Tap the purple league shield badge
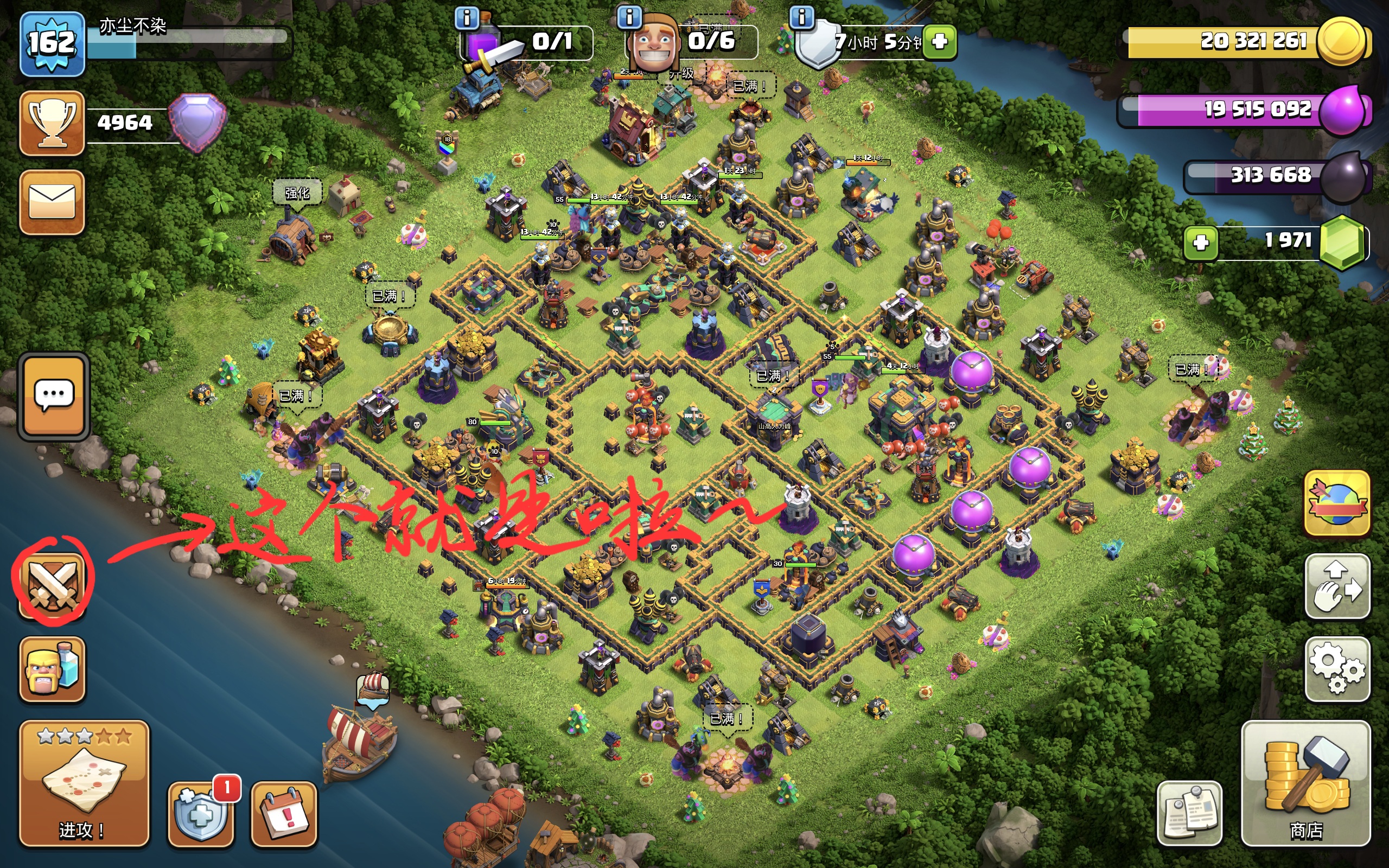The width and height of the screenshot is (1389, 868). click(x=197, y=123)
